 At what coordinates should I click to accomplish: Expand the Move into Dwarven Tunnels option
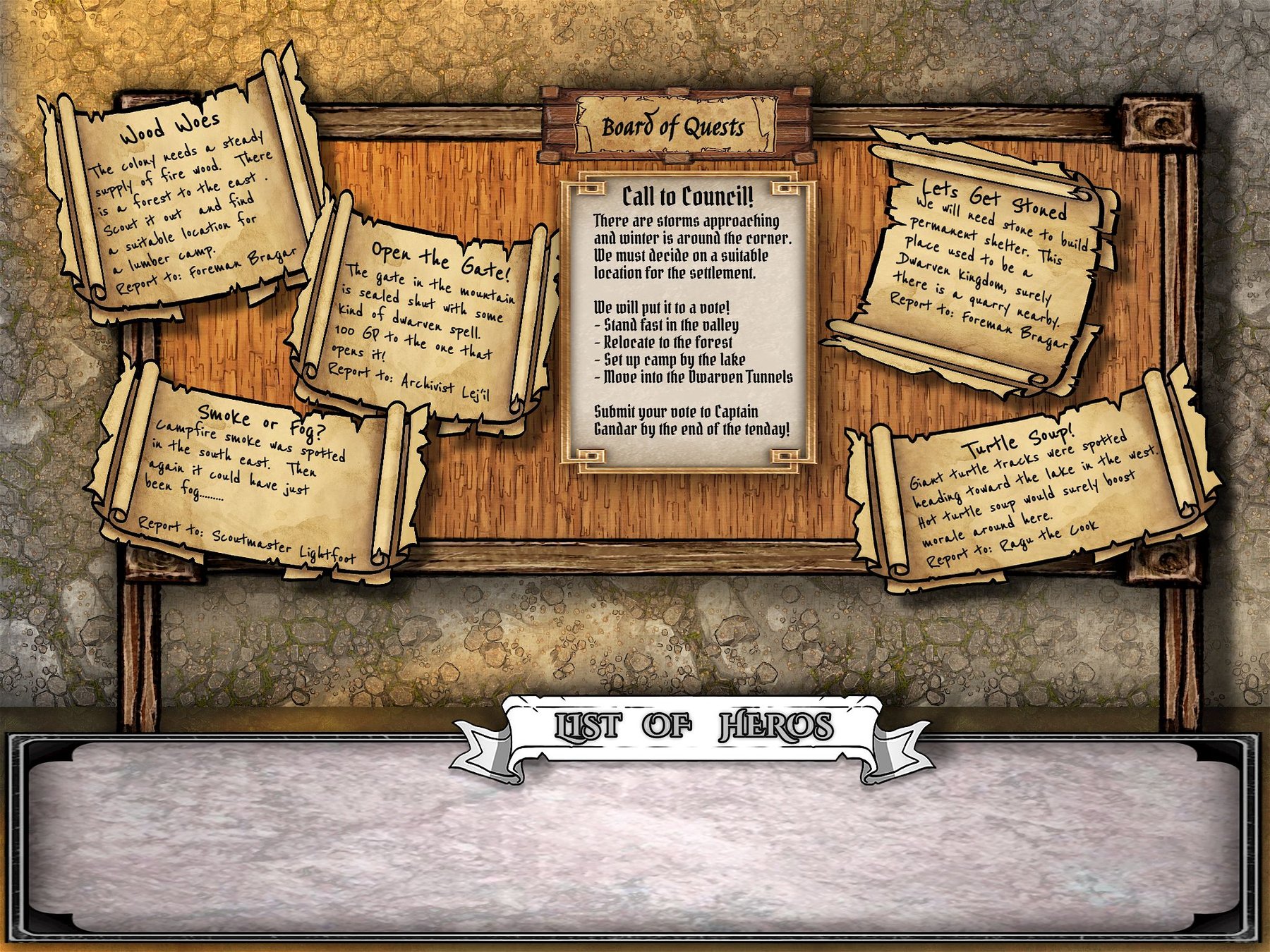[x=695, y=378]
